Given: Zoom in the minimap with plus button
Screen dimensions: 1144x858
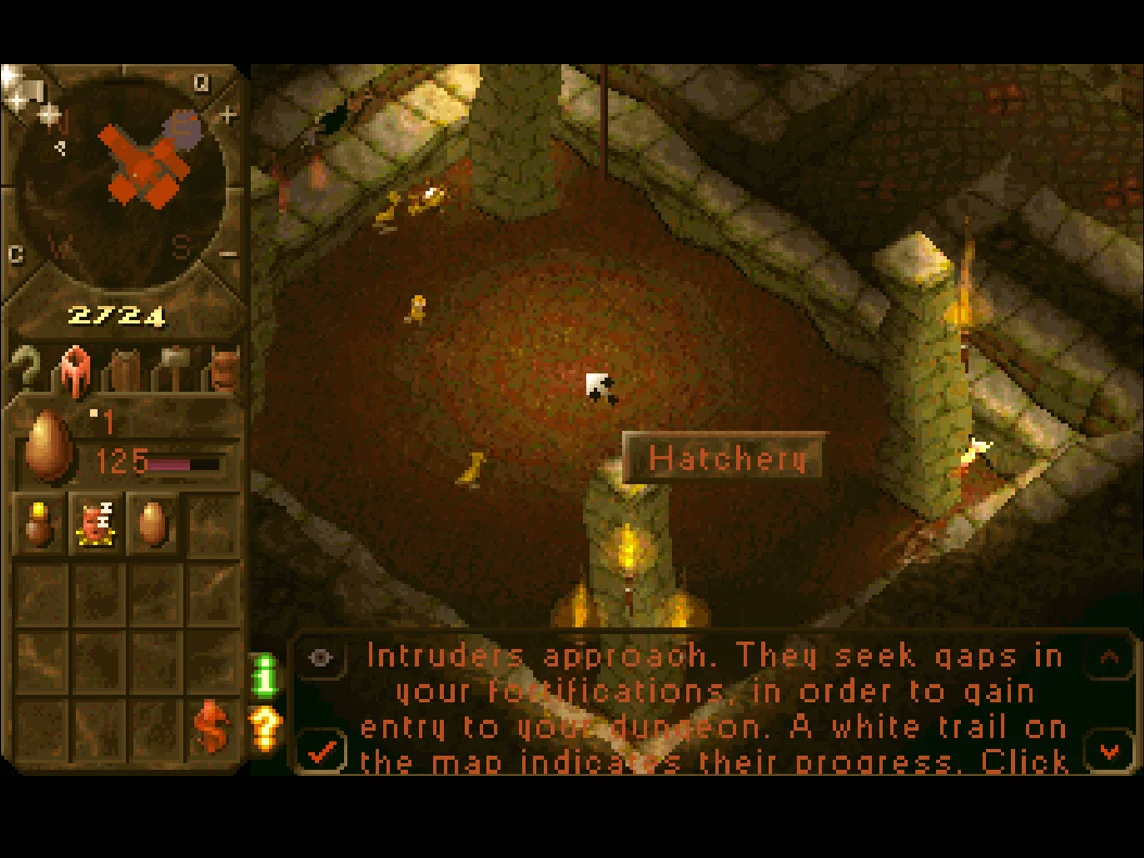Looking at the screenshot, I should (228, 116).
